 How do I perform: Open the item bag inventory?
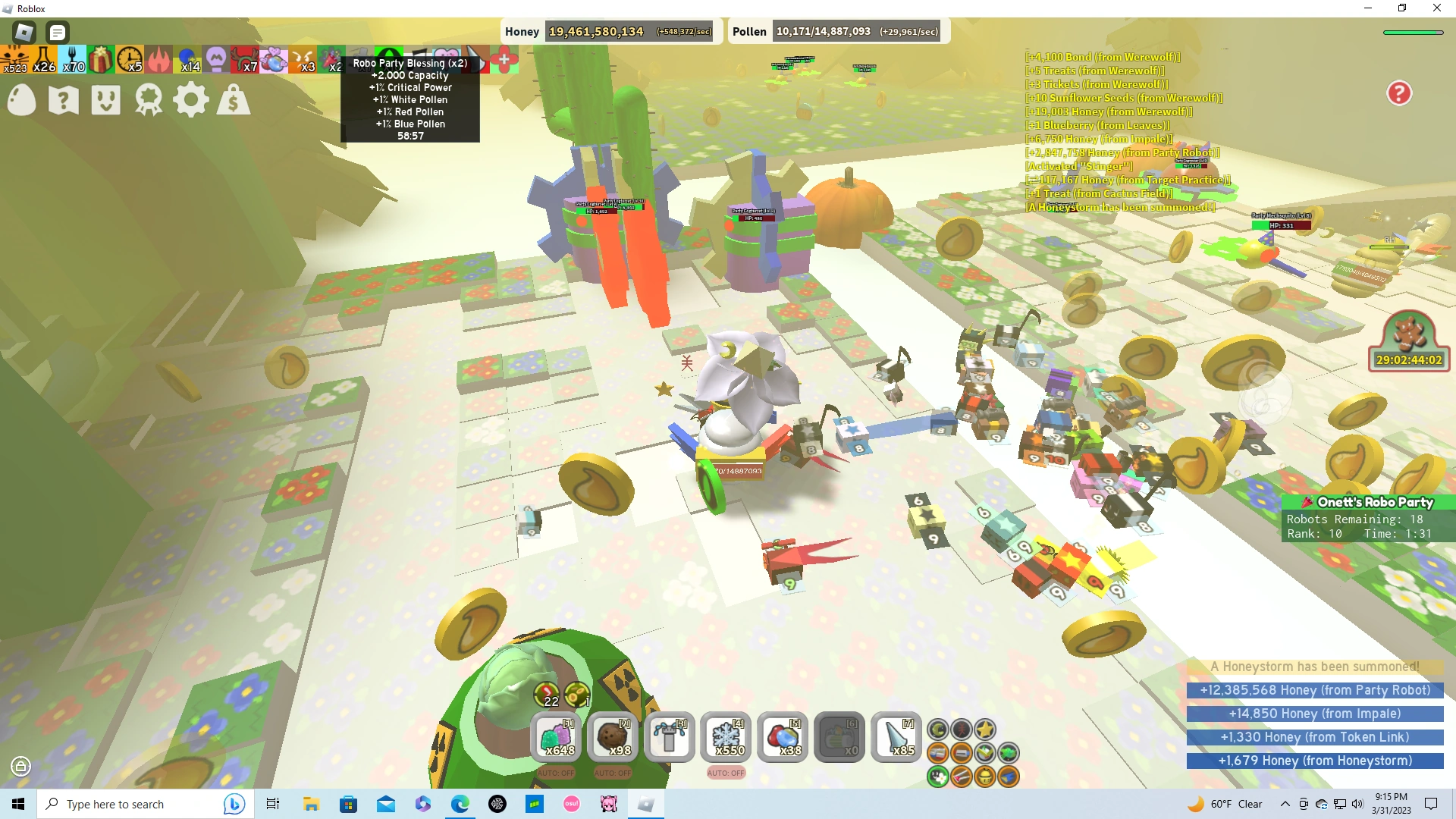[x=105, y=99]
